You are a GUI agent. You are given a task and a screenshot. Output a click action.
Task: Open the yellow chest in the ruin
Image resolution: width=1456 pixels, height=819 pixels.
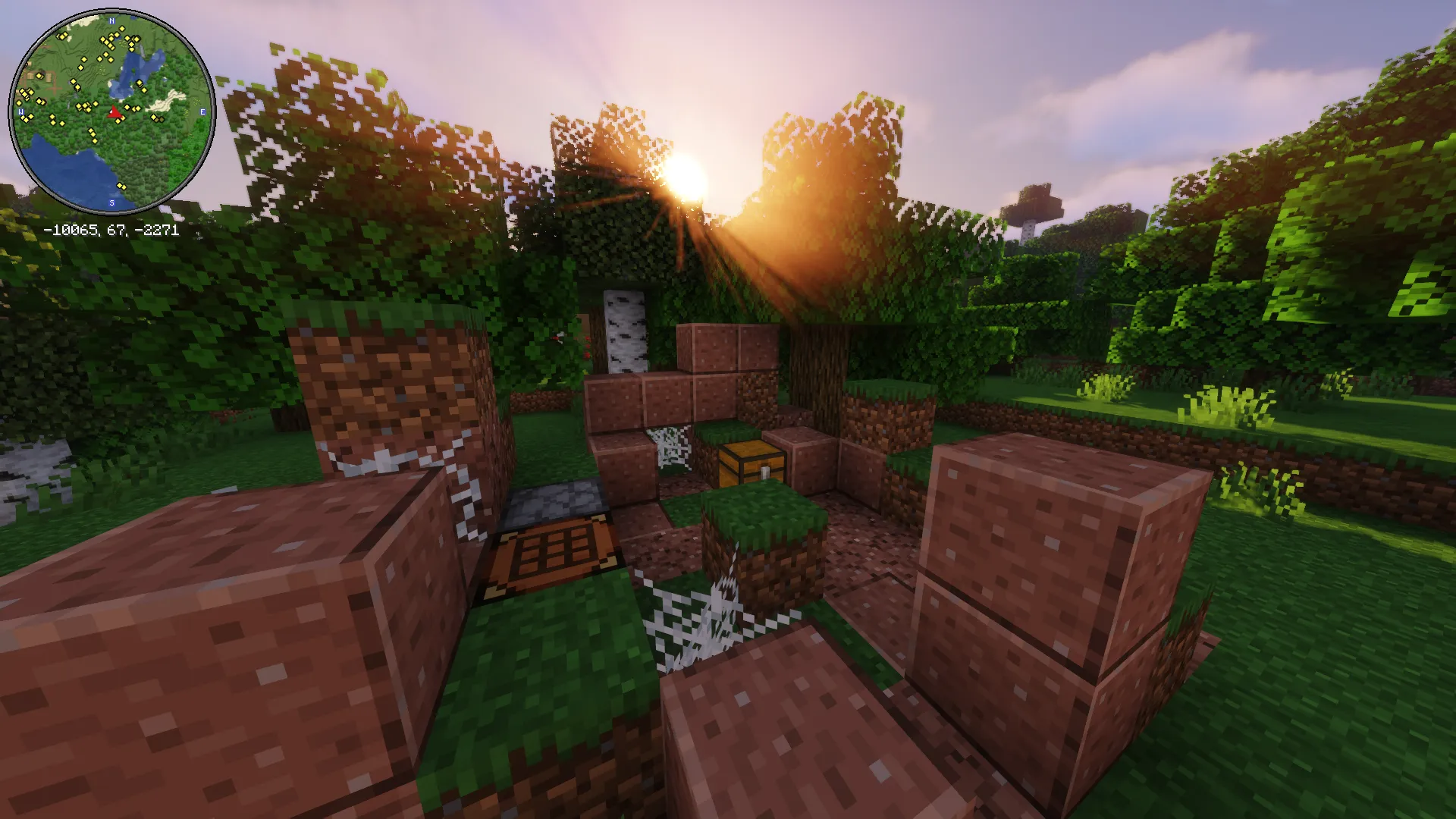tap(749, 463)
